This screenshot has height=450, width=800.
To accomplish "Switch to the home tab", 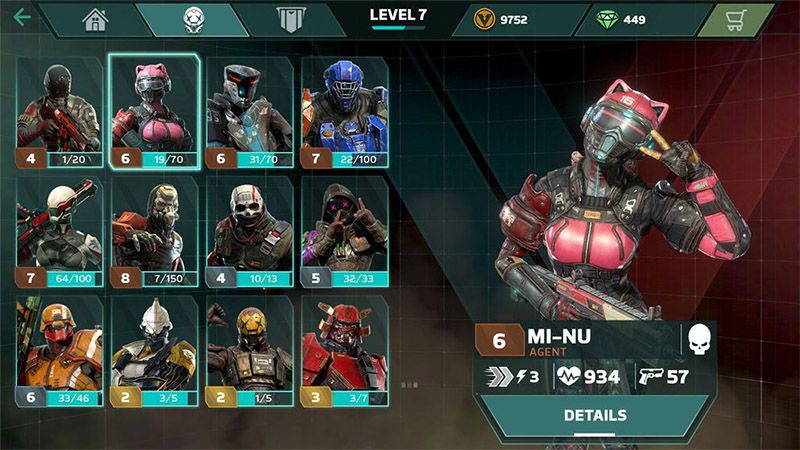I will point(95,19).
